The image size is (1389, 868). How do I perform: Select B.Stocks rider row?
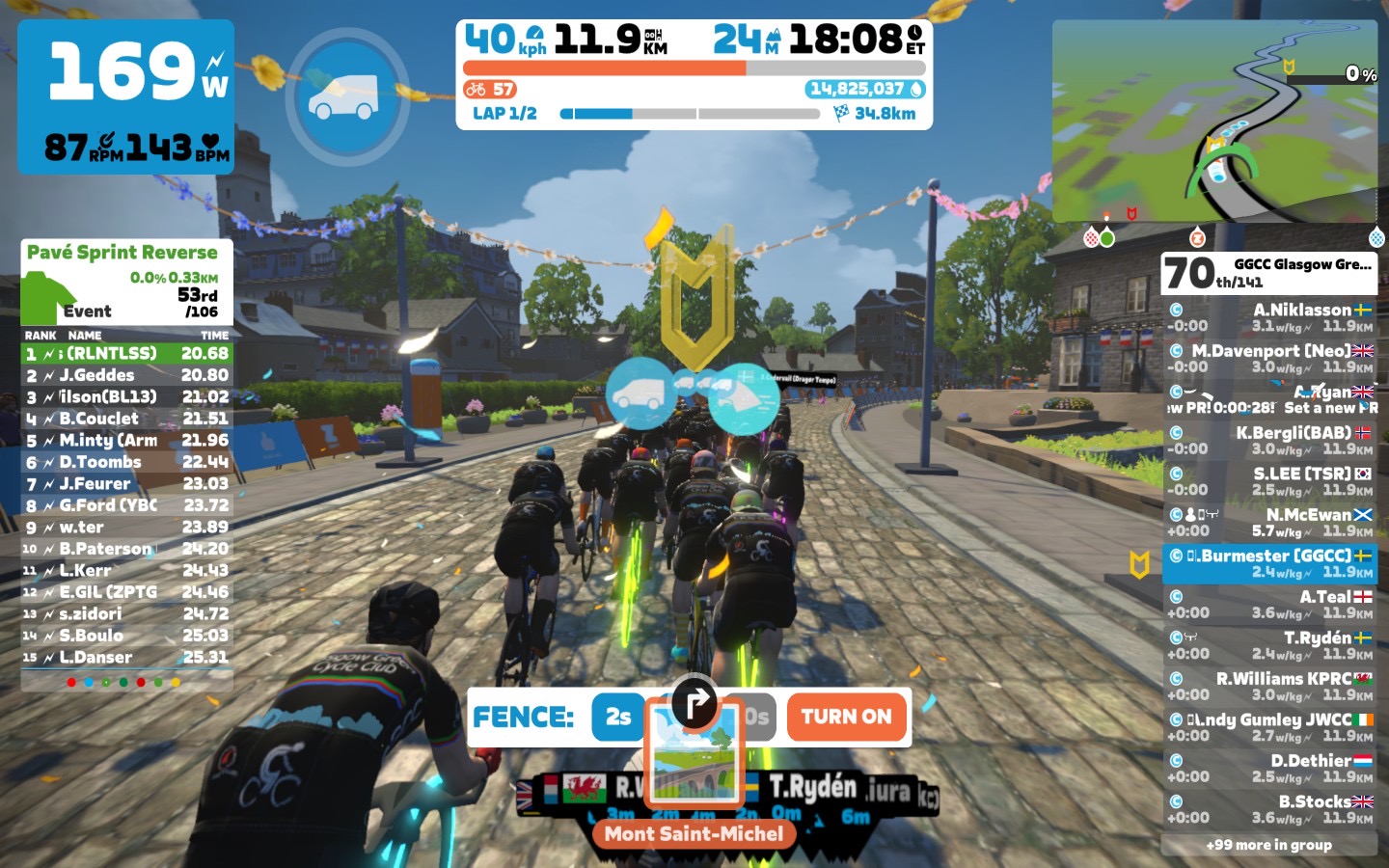point(1269,809)
